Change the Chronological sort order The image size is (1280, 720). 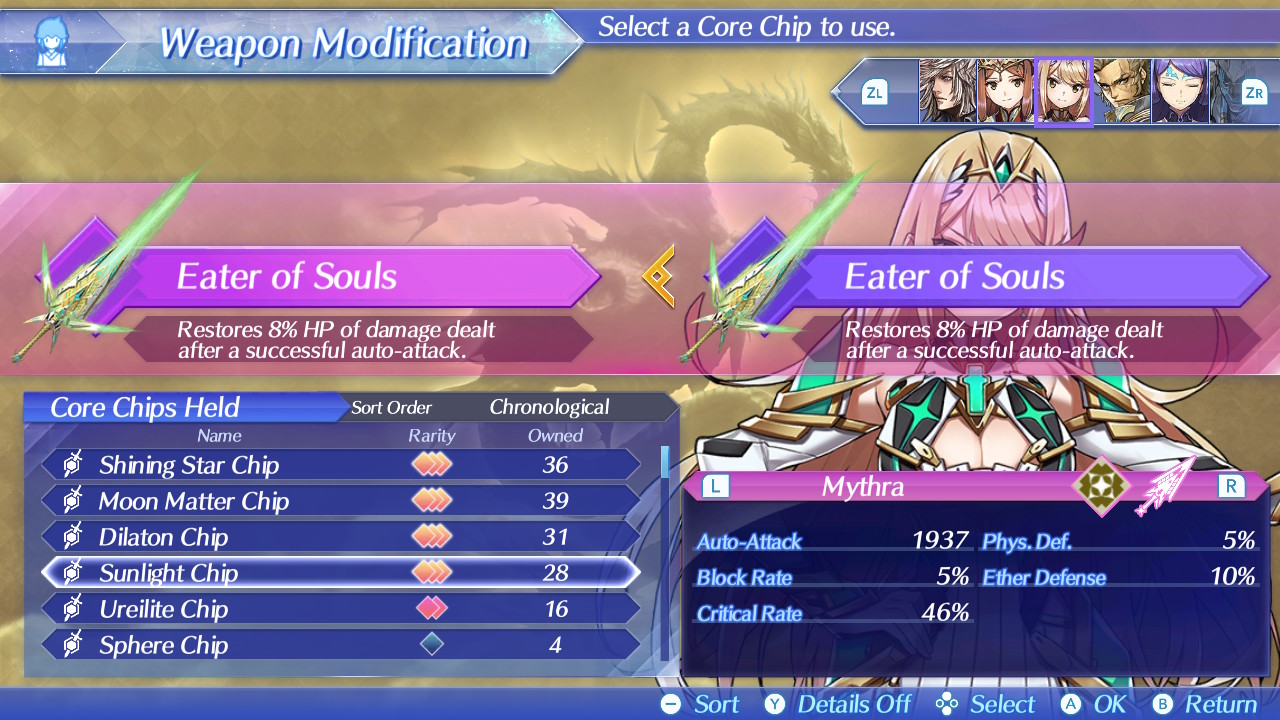[x=548, y=407]
